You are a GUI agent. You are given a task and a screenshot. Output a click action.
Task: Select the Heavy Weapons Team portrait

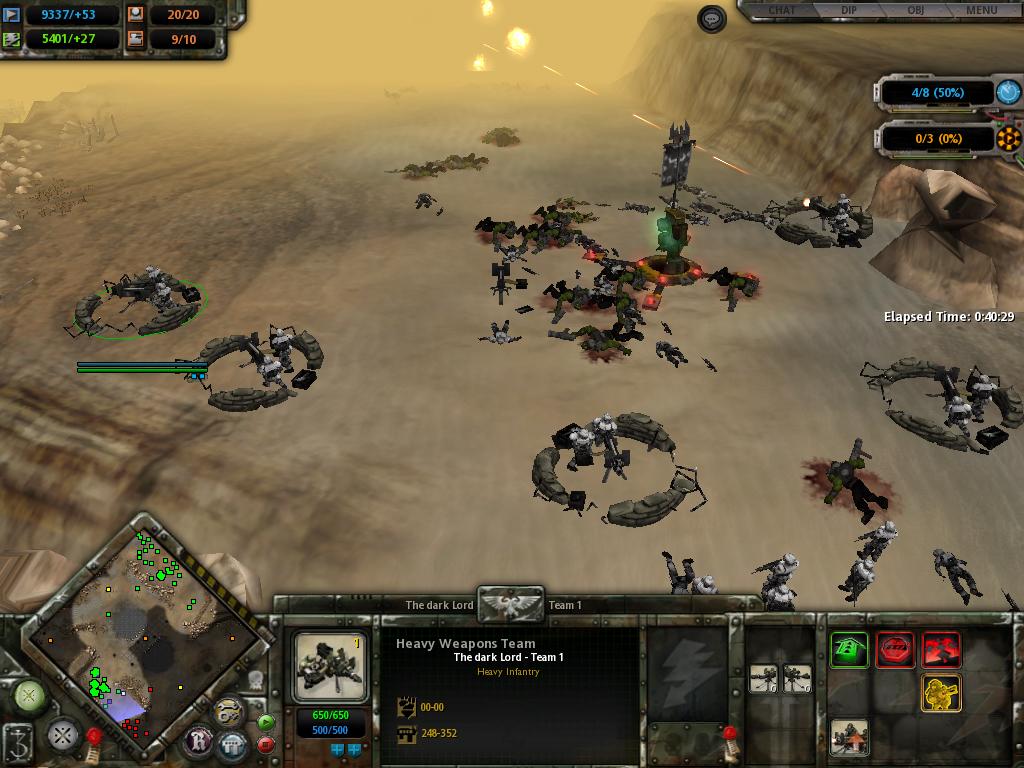[331, 667]
